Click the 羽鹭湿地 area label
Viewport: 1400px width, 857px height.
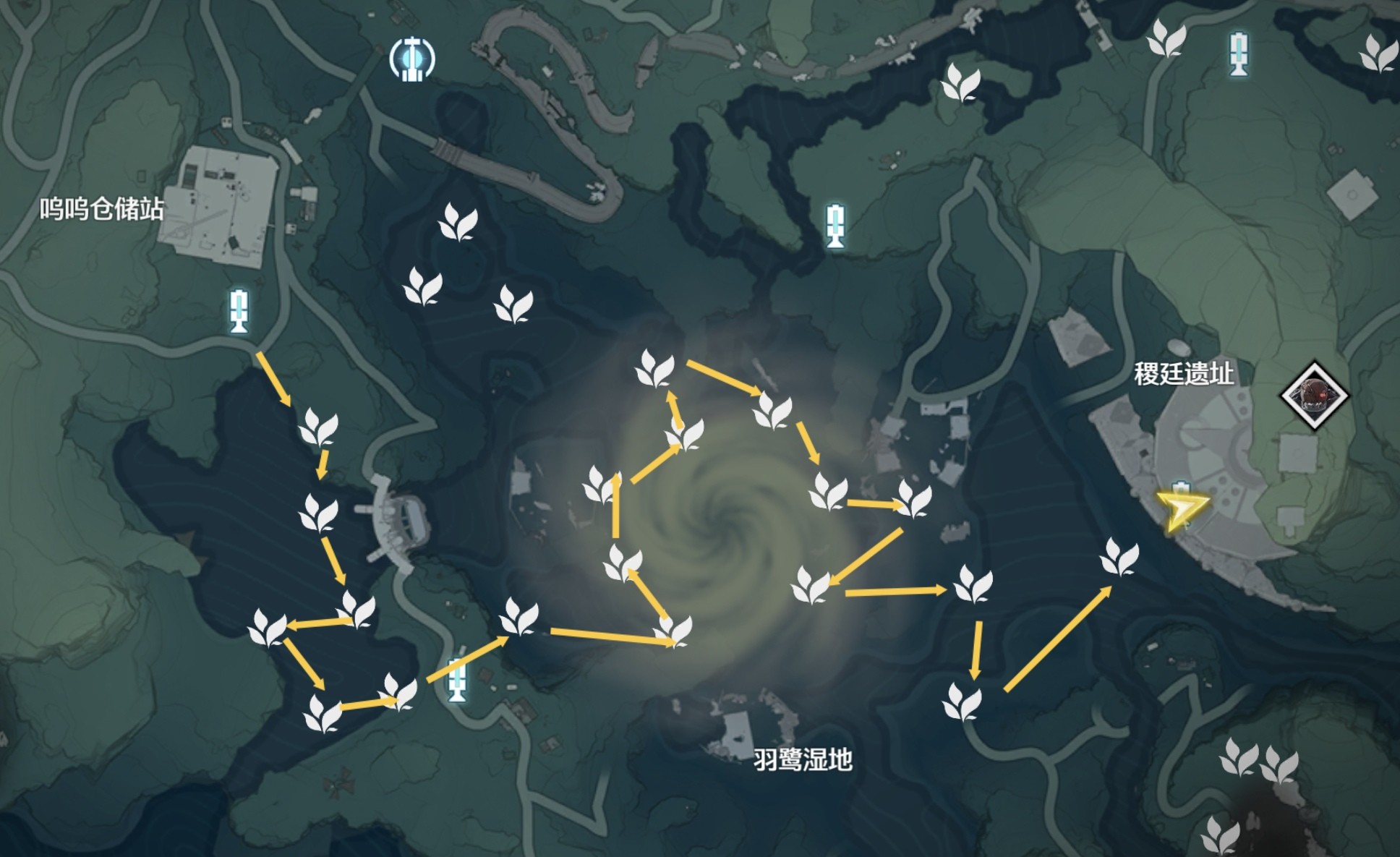803,759
